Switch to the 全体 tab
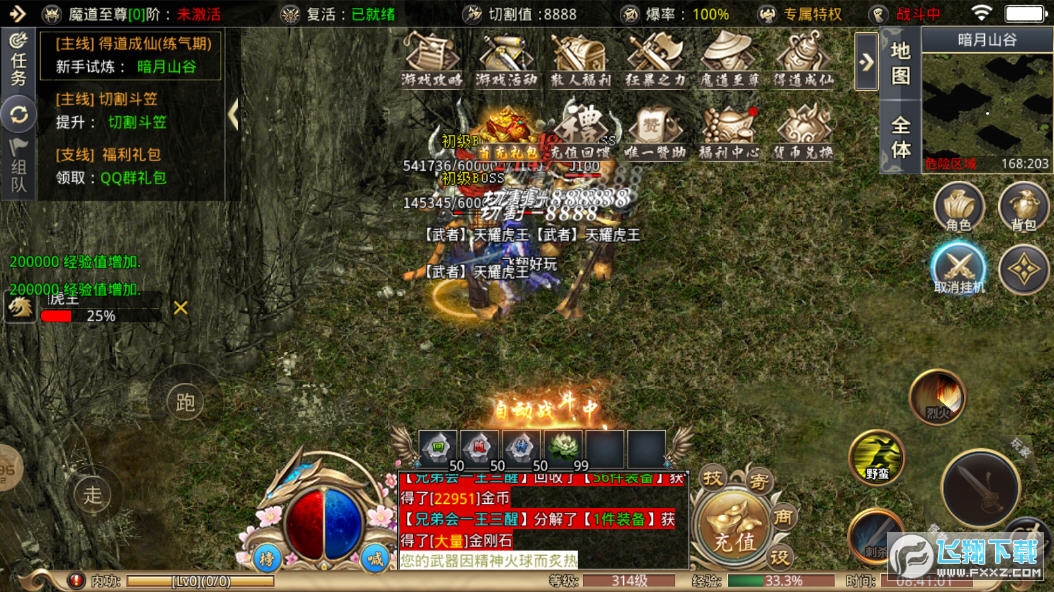 tap(900, 137)
